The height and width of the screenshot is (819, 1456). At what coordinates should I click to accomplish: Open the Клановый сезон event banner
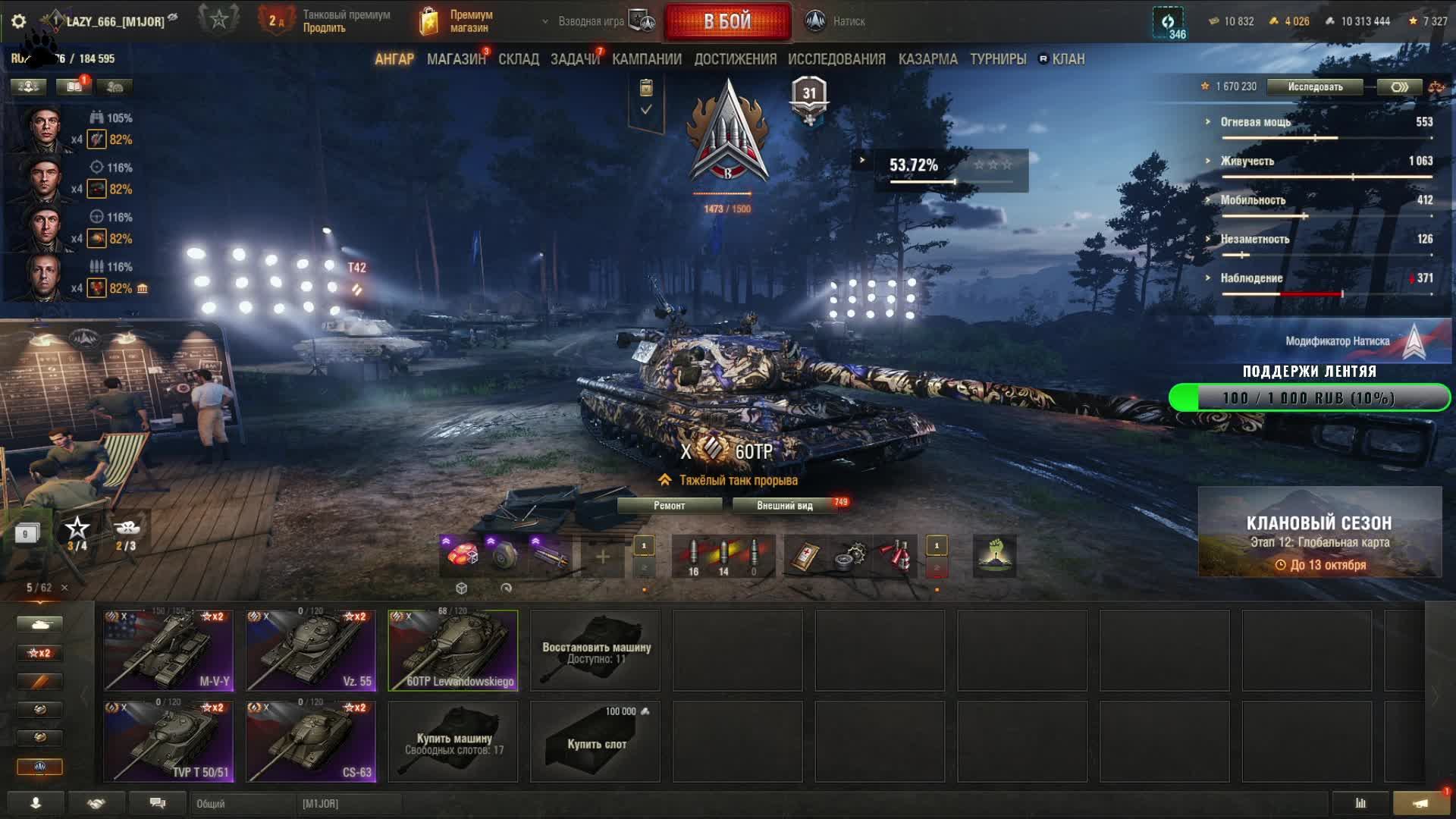1319,532
